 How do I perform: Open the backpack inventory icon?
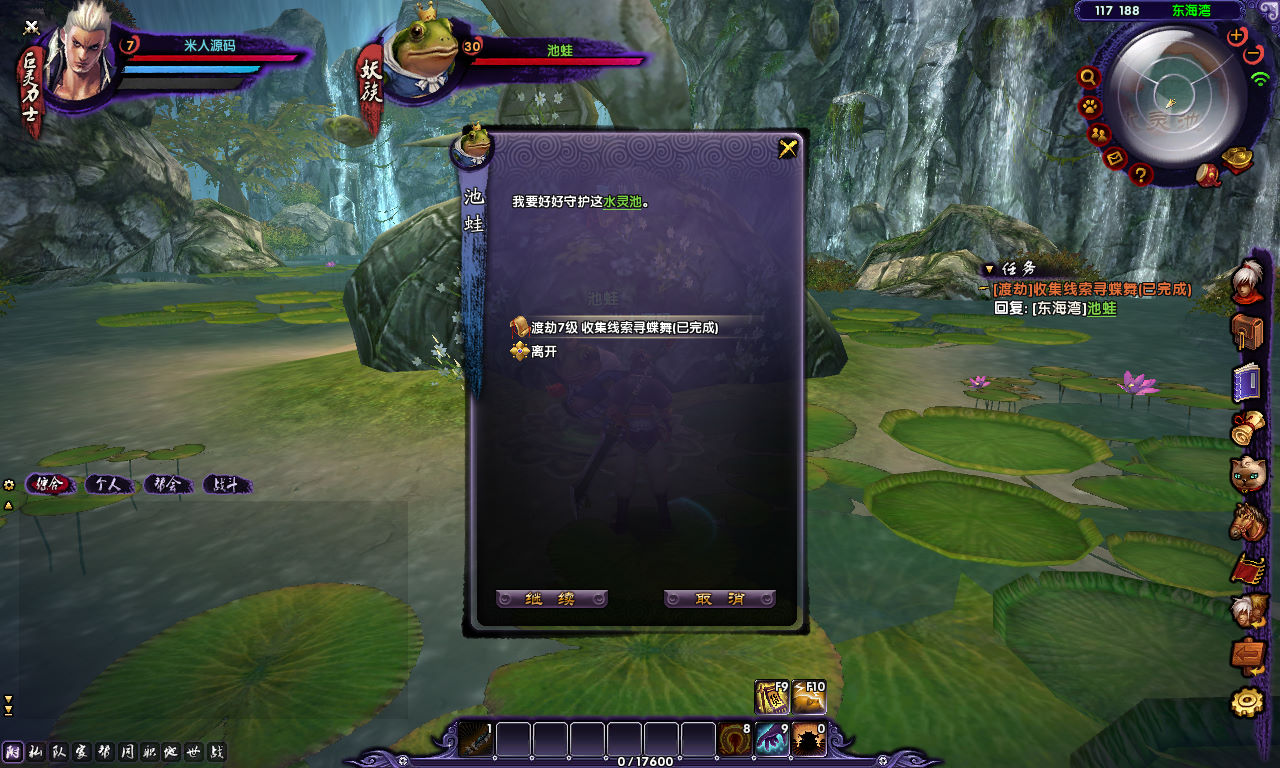pos(1247,332)
